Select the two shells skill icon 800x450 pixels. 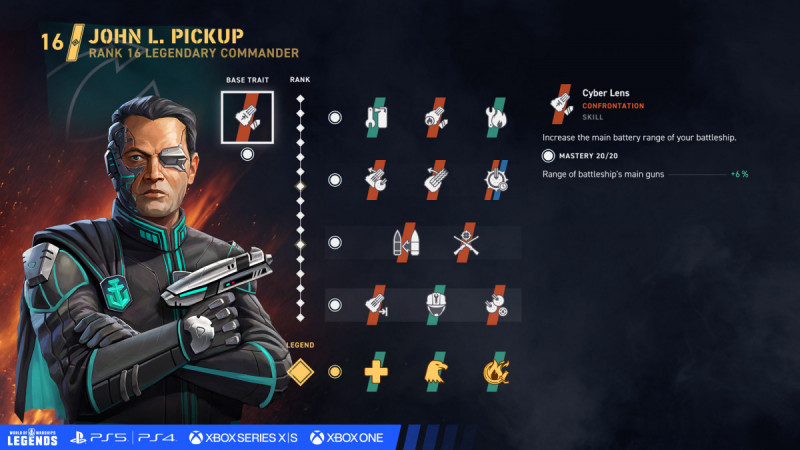(x=405, y=243)
